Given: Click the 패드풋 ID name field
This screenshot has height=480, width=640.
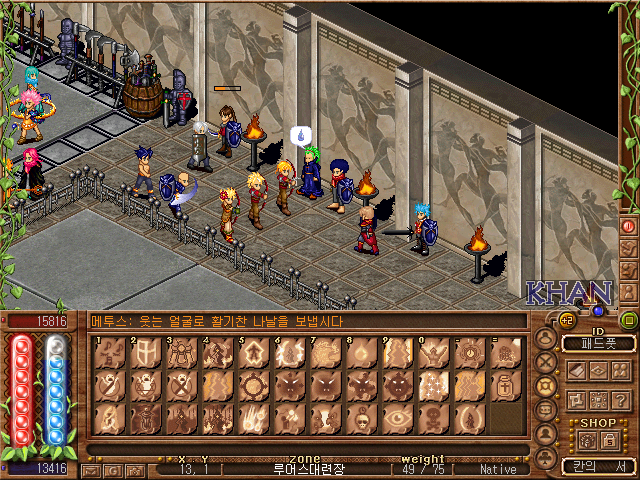Looking at the screenshot, I should pyautogui.click(x=598, y=343).
